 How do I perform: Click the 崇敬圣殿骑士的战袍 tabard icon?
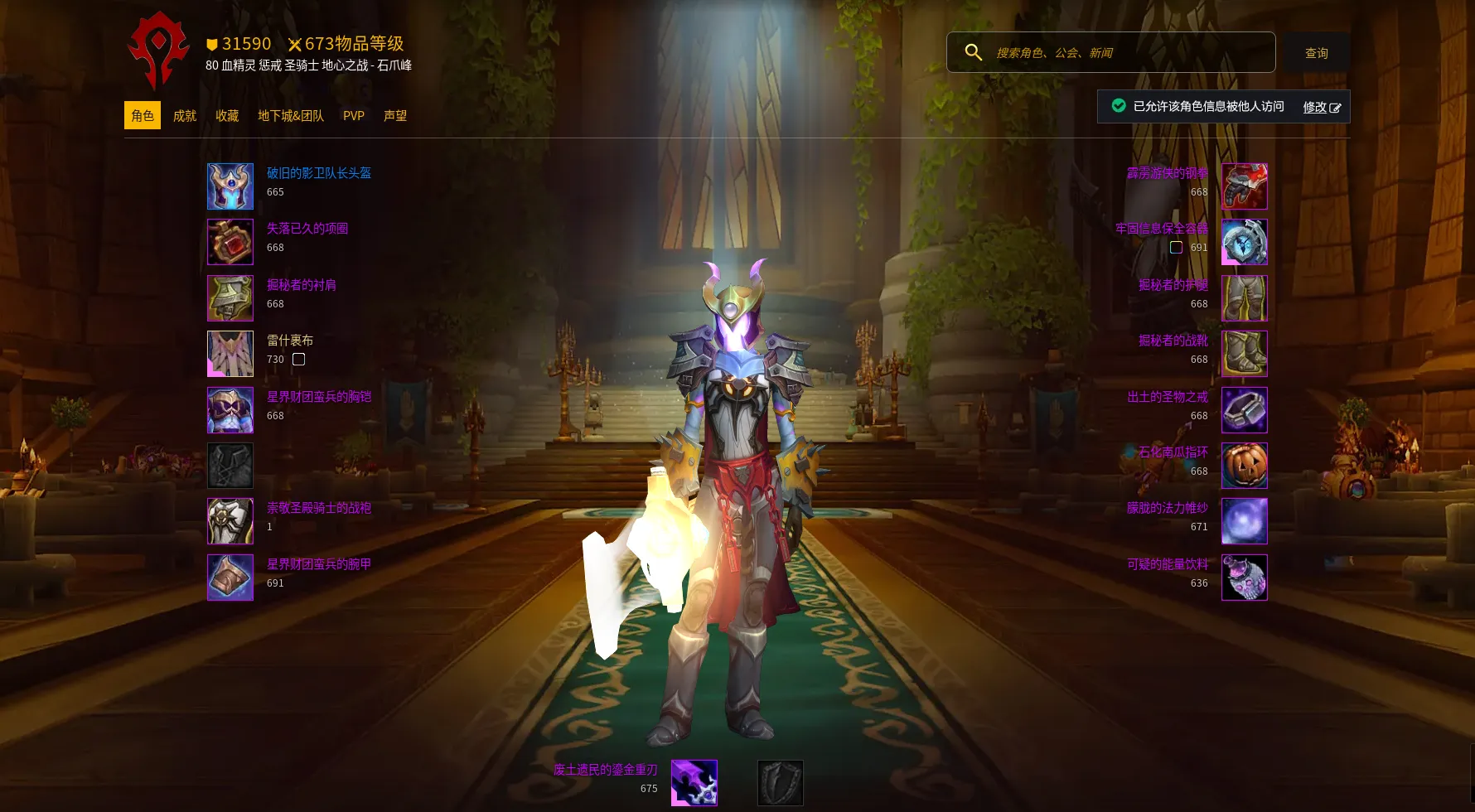[x=230, y=521]
